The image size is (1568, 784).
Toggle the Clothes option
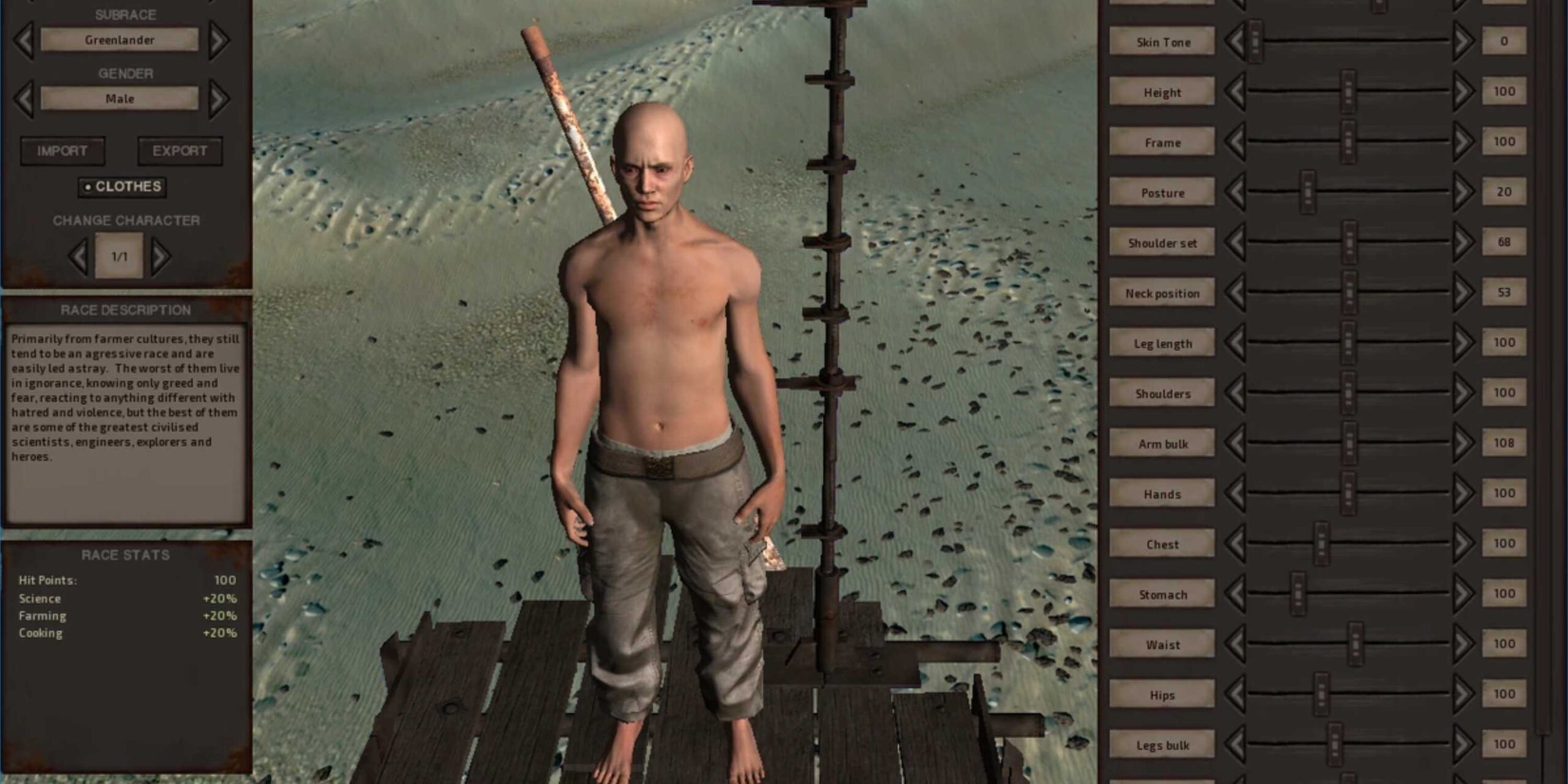(121, 188)
